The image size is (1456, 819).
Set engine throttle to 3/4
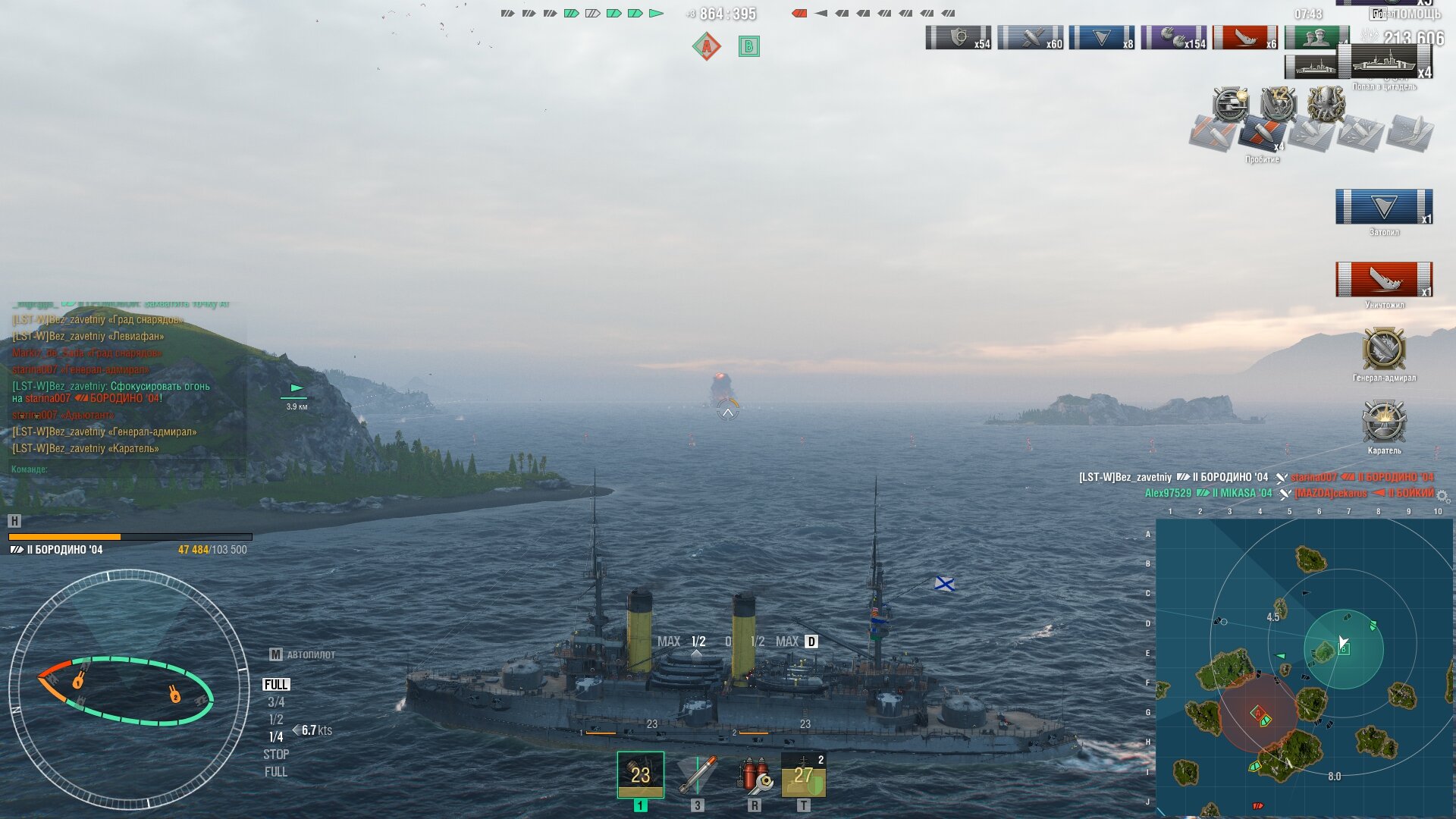click(x=276, y=702)
